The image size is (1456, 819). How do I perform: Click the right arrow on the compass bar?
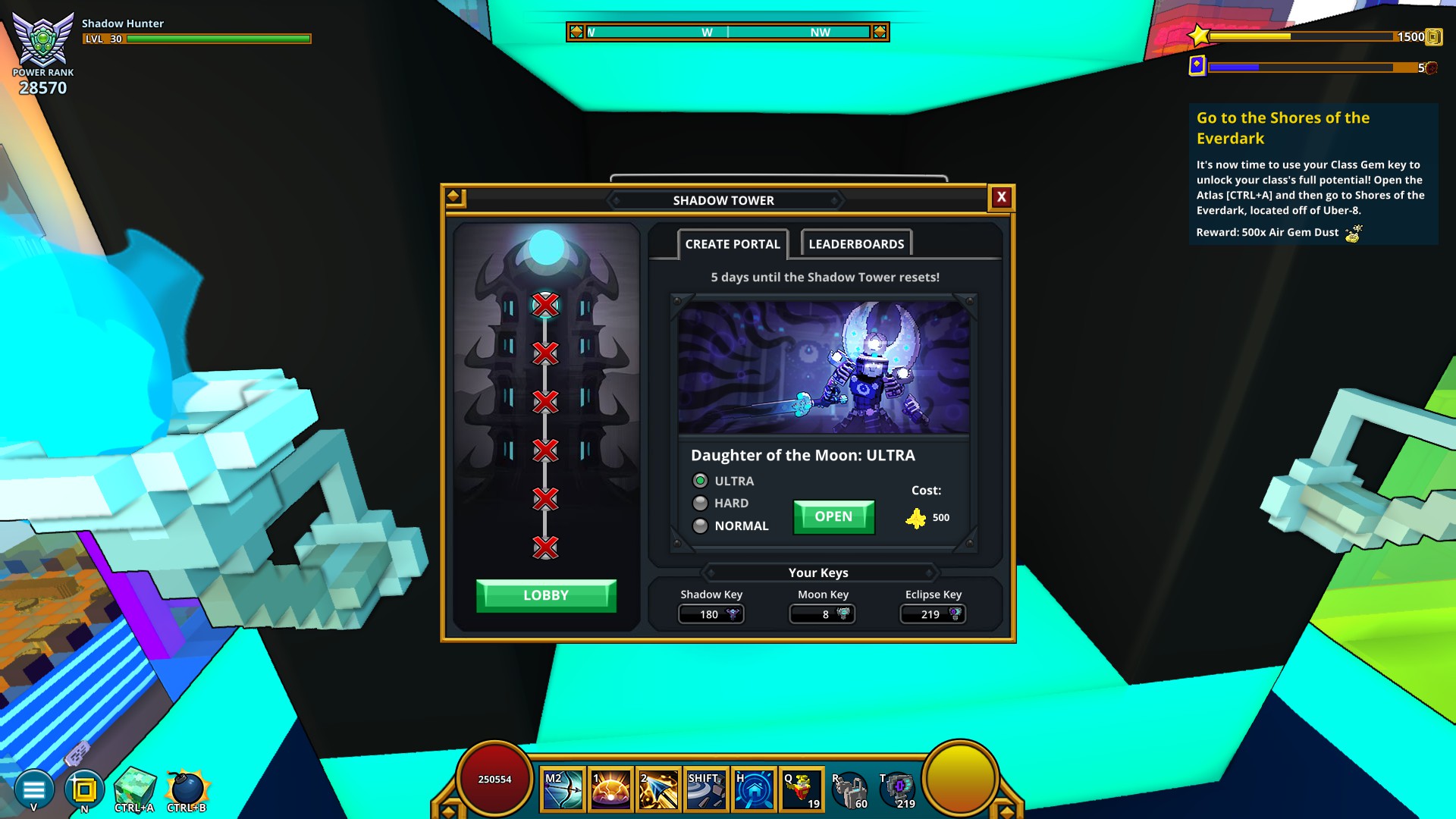coord(879,32)
